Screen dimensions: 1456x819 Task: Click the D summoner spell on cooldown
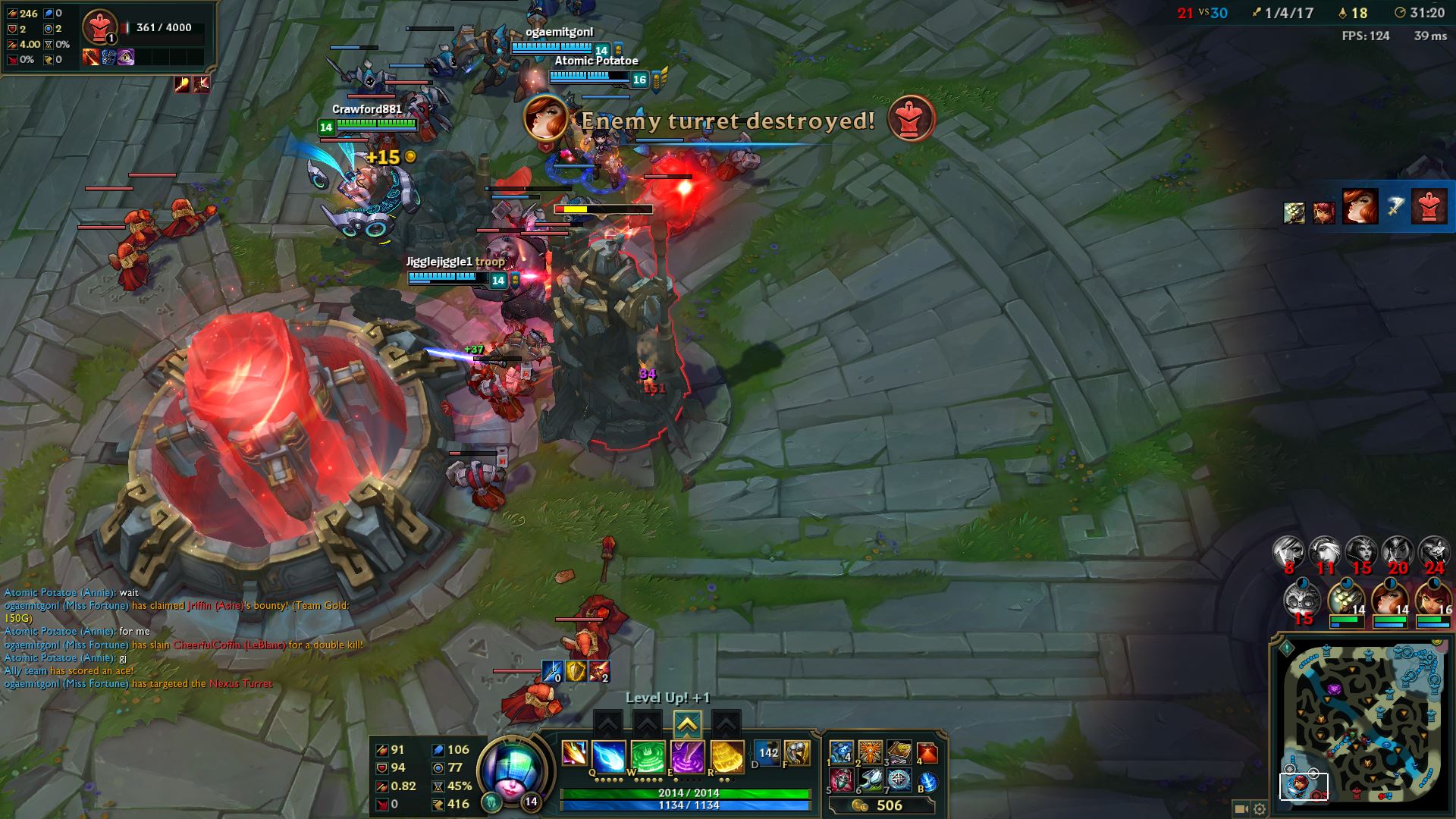coord(767,753)
